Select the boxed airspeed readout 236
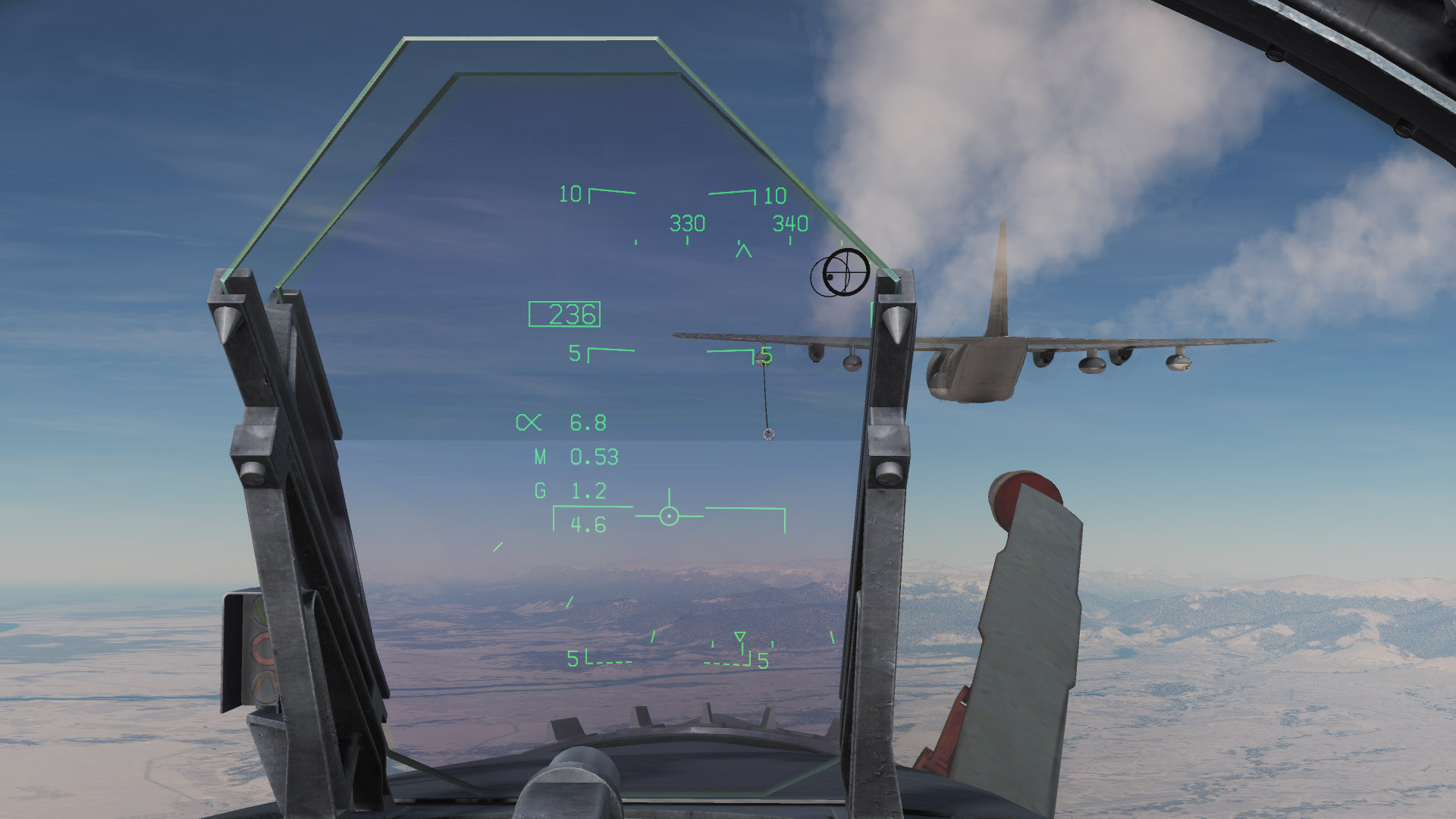Image resolution: width=1456 pixels, height=819 pixels. coord(565,315)
